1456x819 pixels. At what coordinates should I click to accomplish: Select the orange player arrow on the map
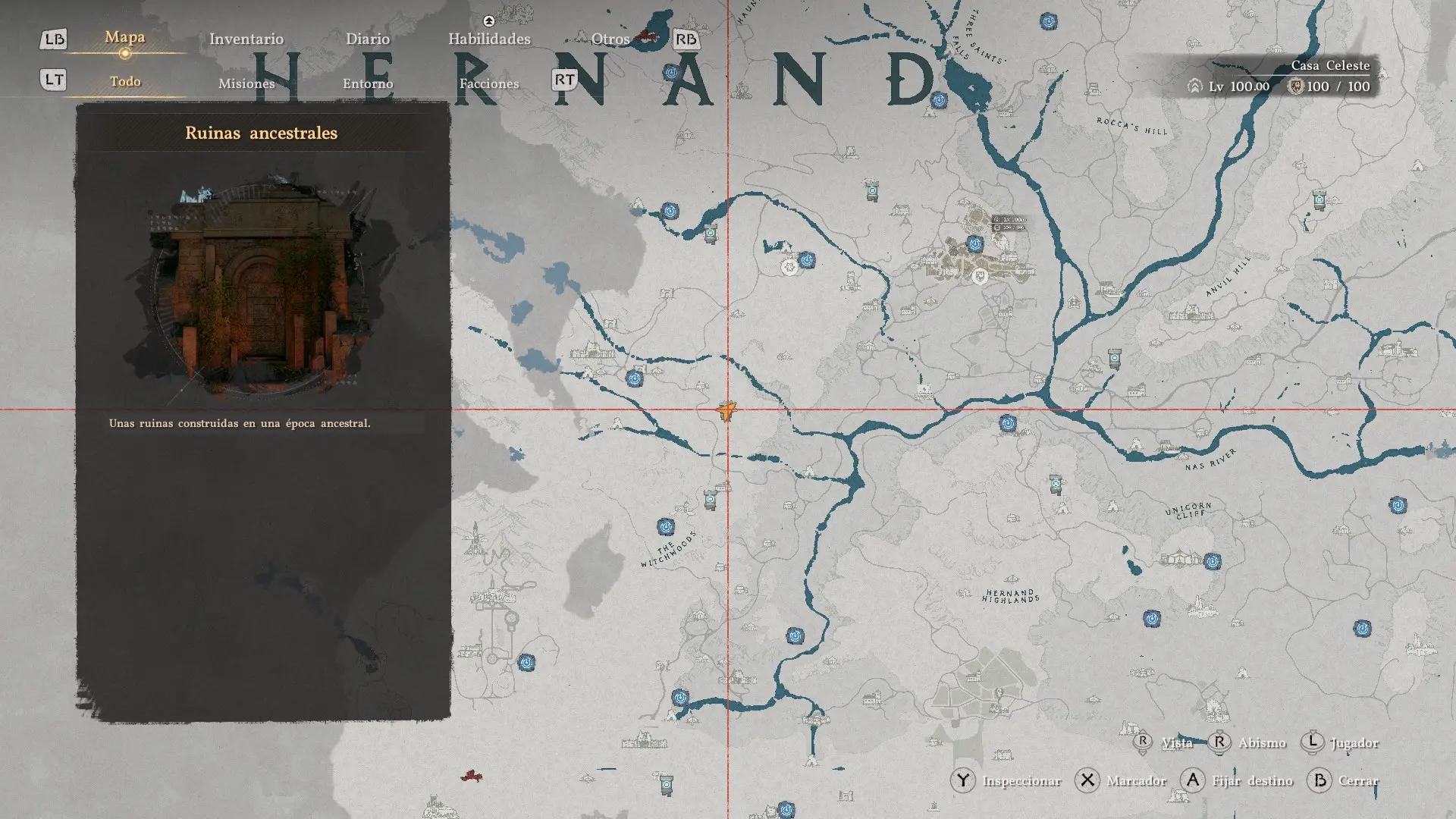pyautogui.click(x=726, y=411)
